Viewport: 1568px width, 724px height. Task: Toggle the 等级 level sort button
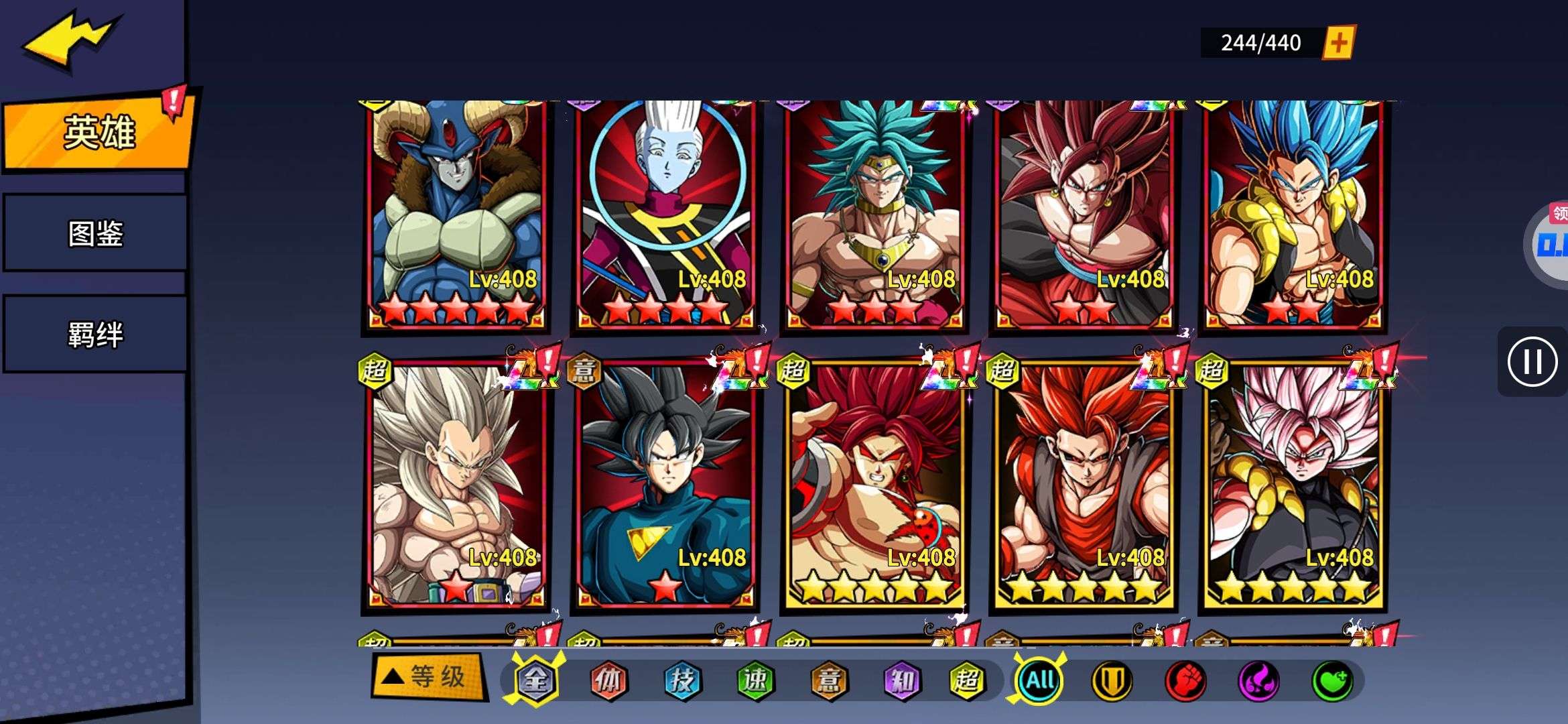click(x=429, y=677)
